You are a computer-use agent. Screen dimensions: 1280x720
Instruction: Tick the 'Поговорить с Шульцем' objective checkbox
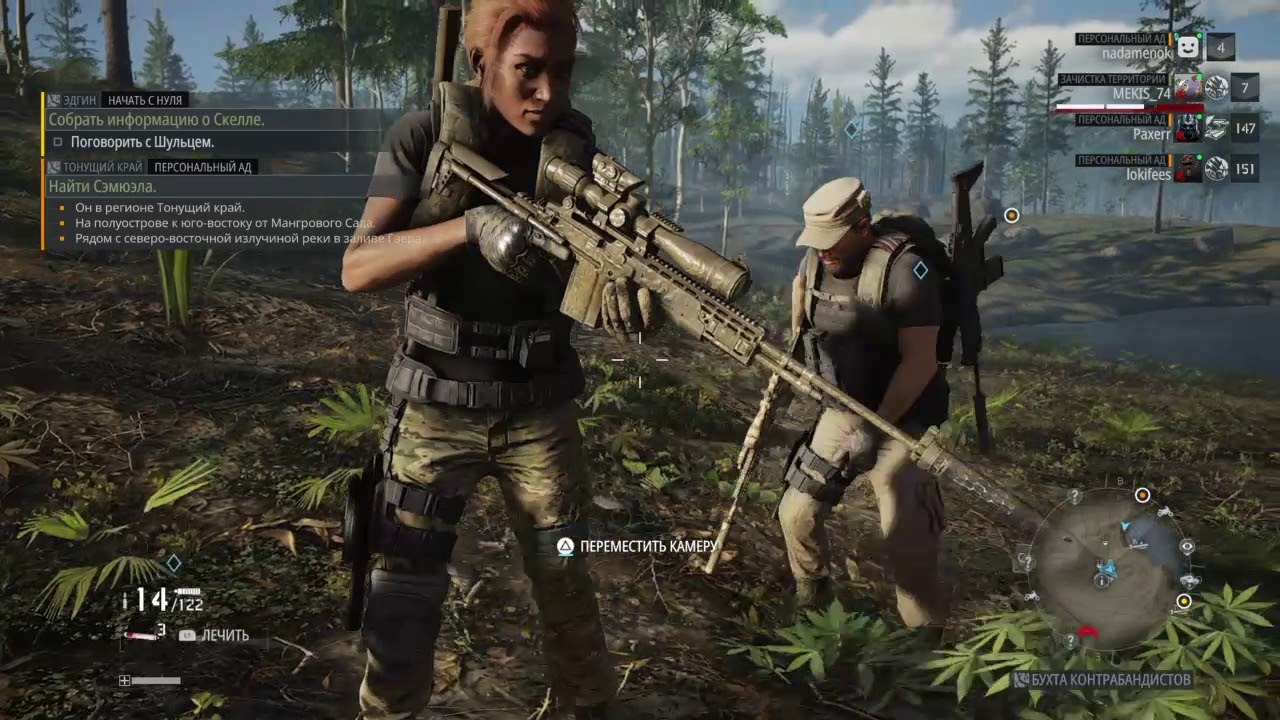(x=58, y=142)
